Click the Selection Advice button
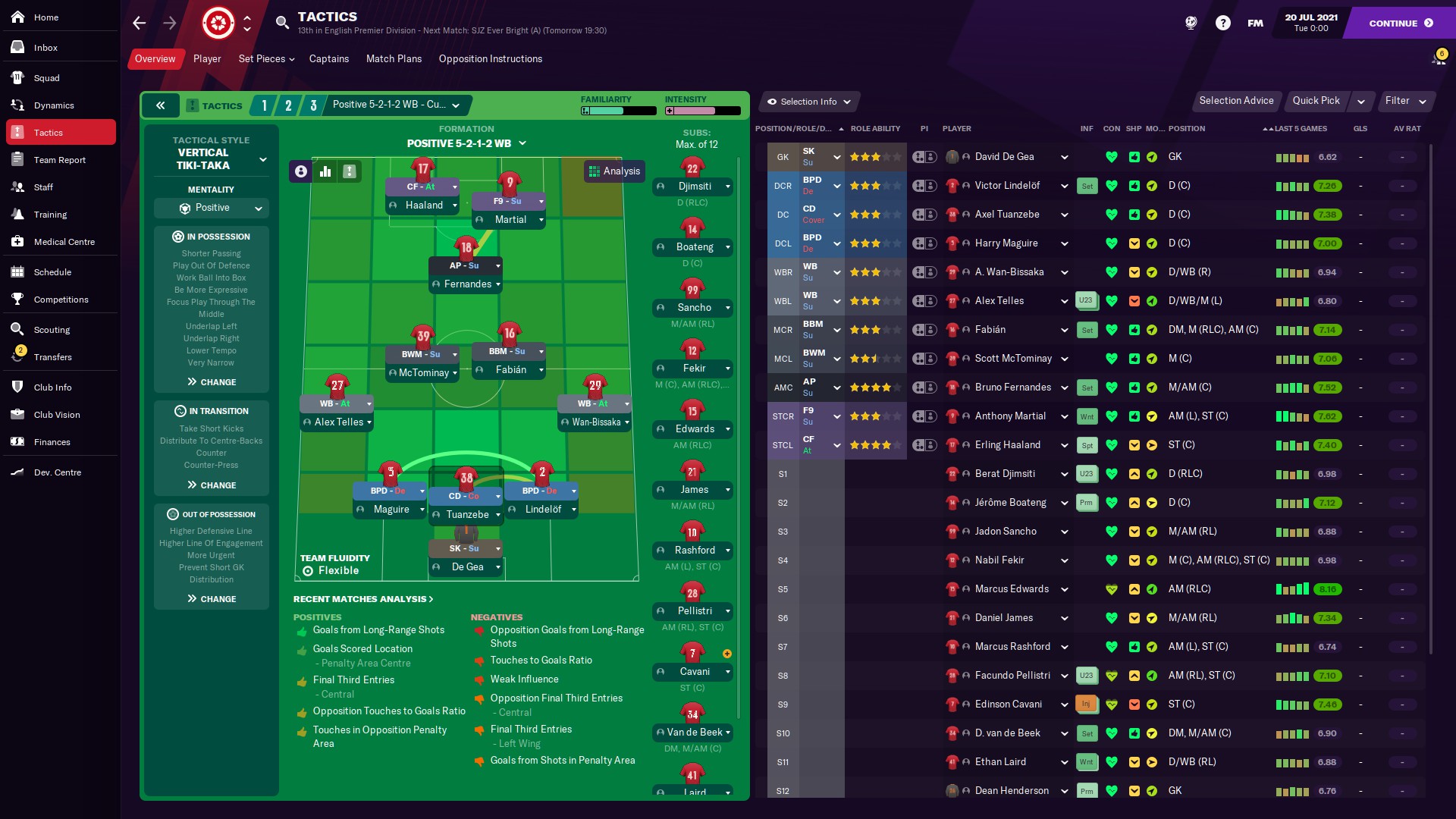Image resolution: width=1456 pixels, height=819 pixels. 1236,101
